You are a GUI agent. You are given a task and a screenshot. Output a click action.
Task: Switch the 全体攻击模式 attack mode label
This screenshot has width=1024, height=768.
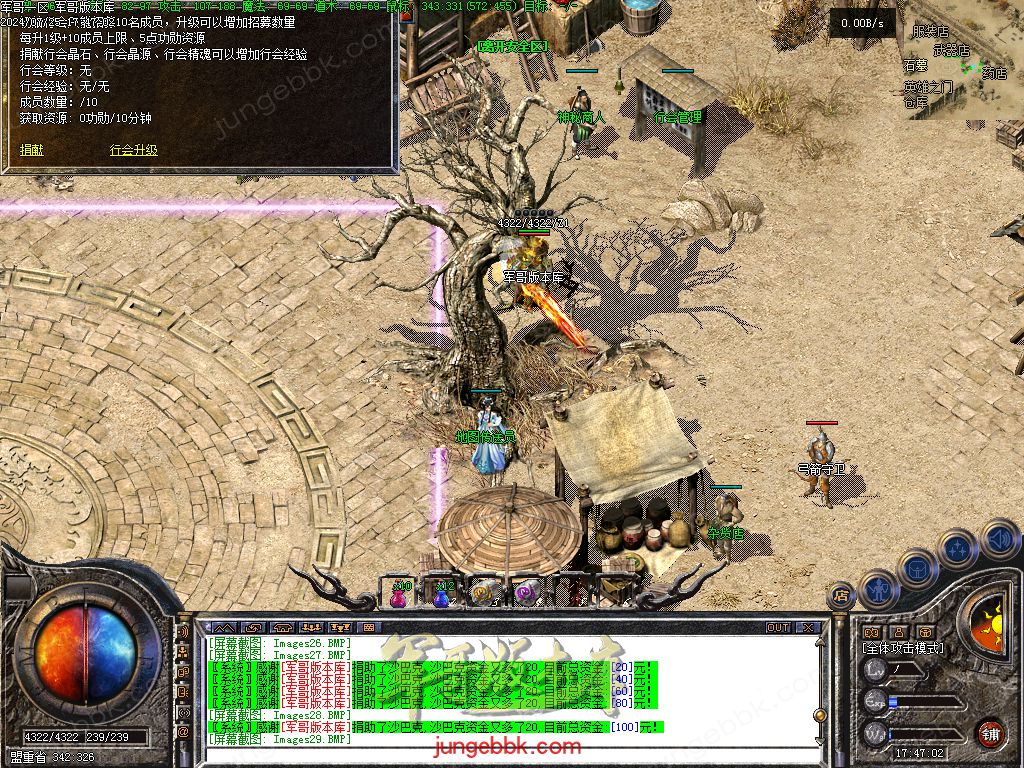(903, 648)
